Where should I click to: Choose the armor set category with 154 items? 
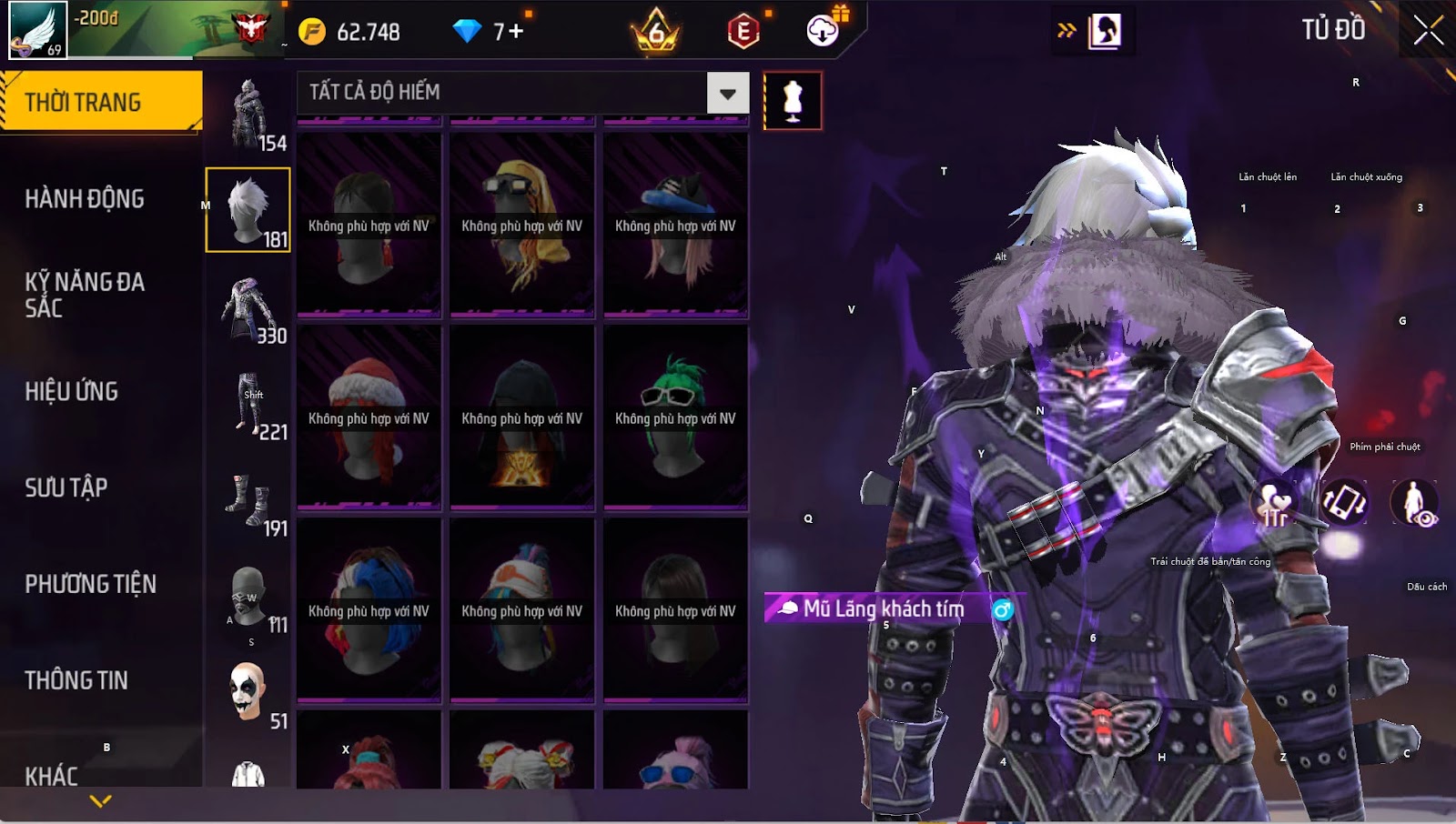[x=248, y=115]
